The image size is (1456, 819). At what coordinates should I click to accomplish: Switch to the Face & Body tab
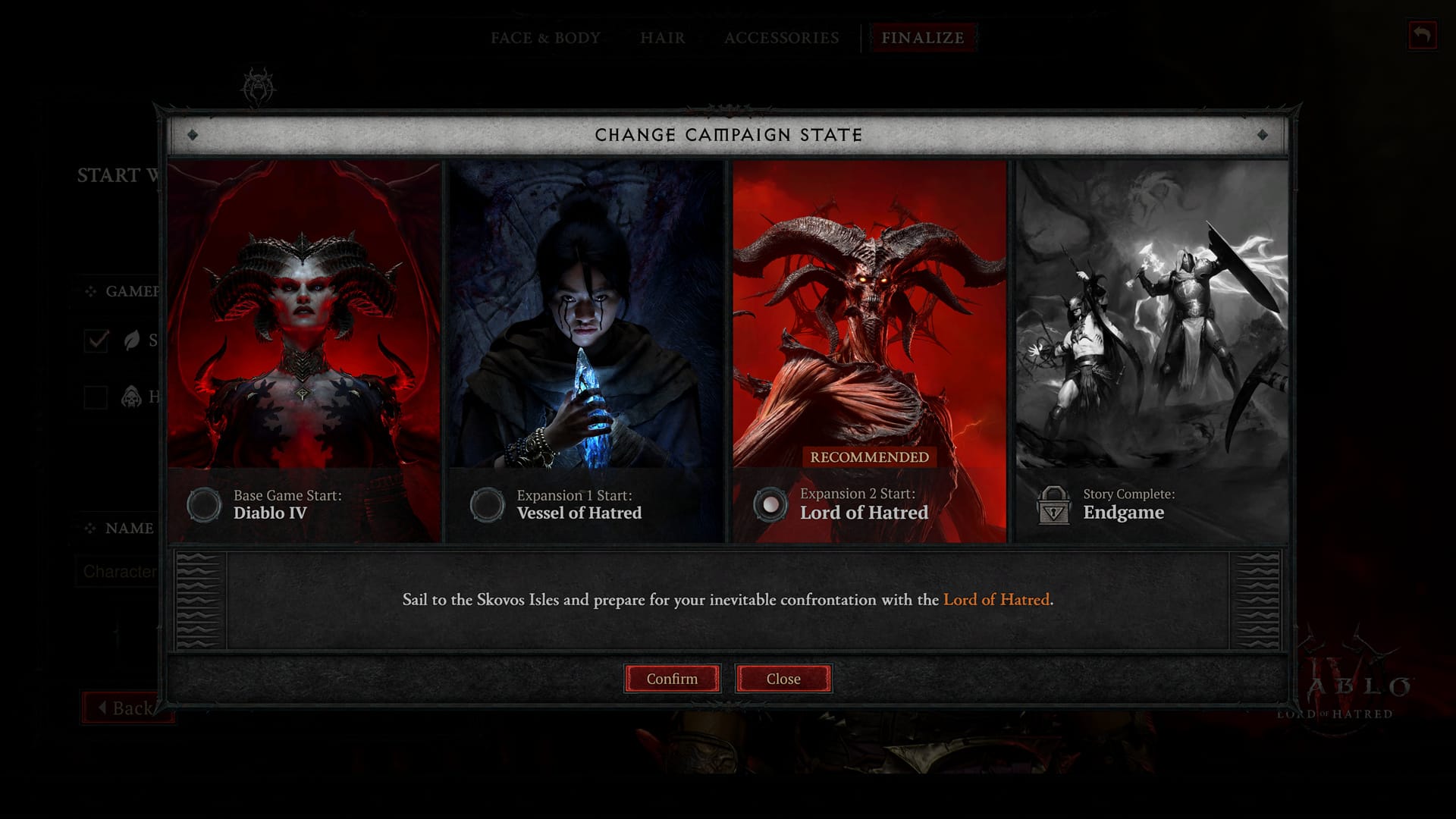click(x=545, y=38)
